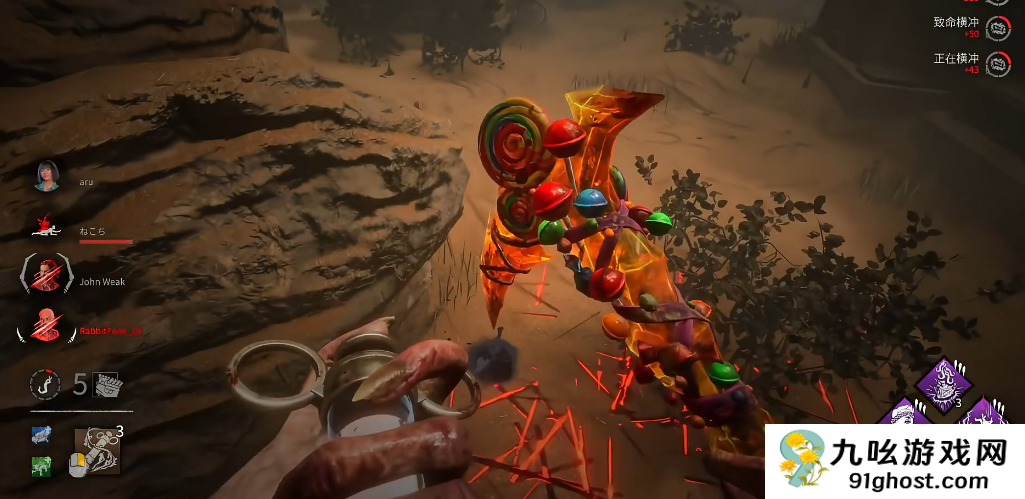This screenshot has height=499, width=1025.
Task: Click the green add-on icon
Action: [x=42, y=465]
